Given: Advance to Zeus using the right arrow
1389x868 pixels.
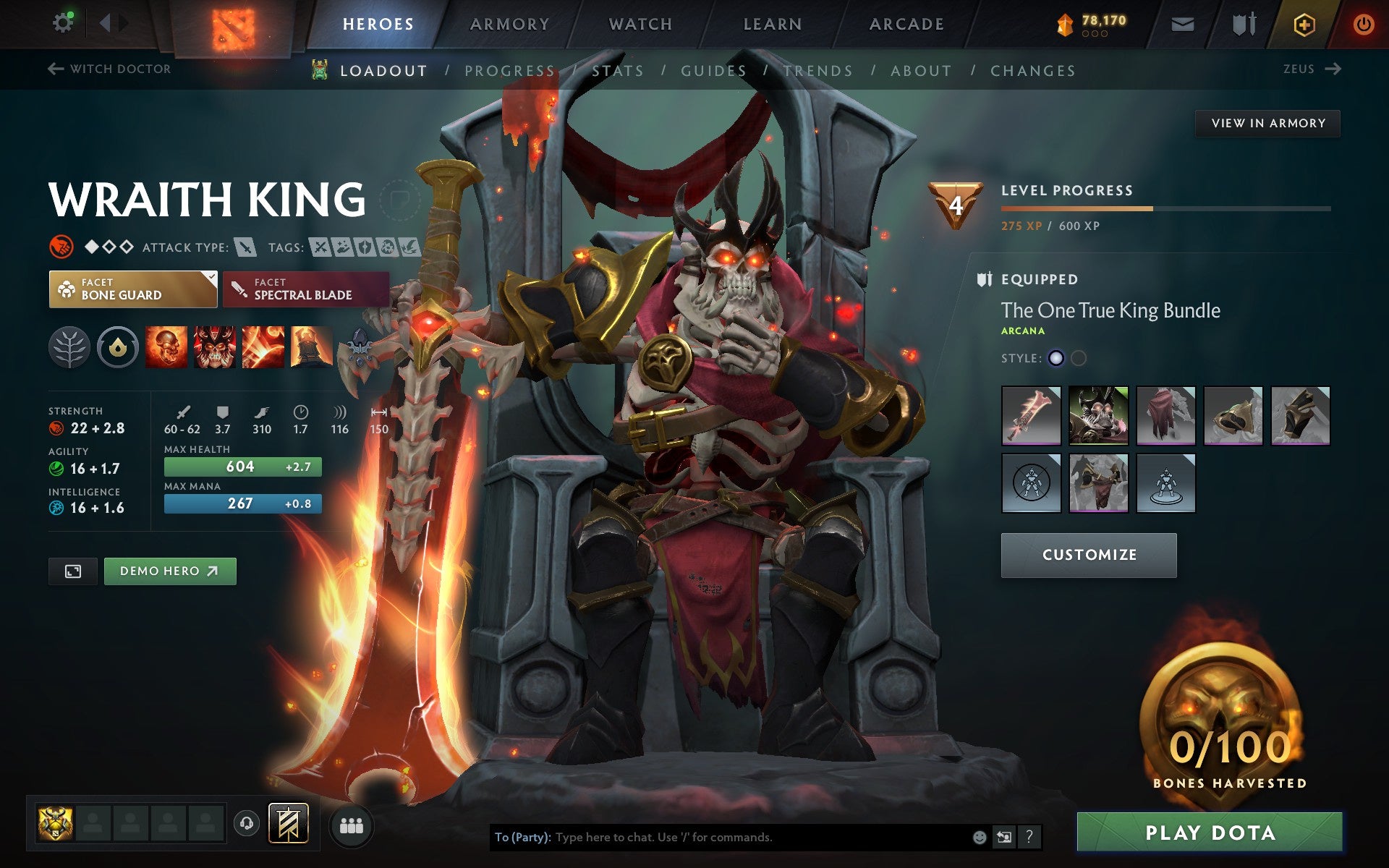Looking at the screenshot, I should point(1333,69).
